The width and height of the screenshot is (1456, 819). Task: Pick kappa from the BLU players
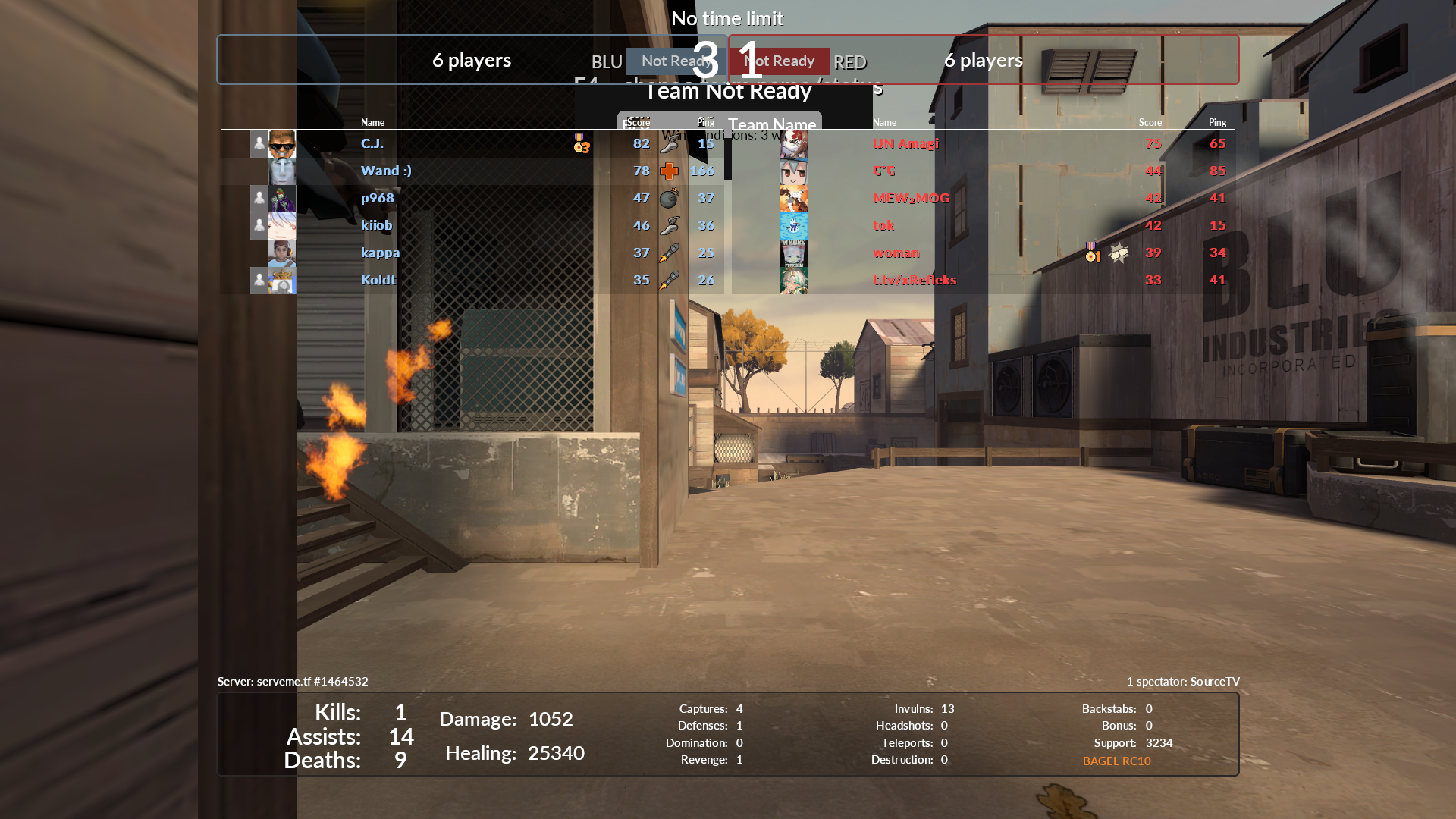tap(380, 253)
